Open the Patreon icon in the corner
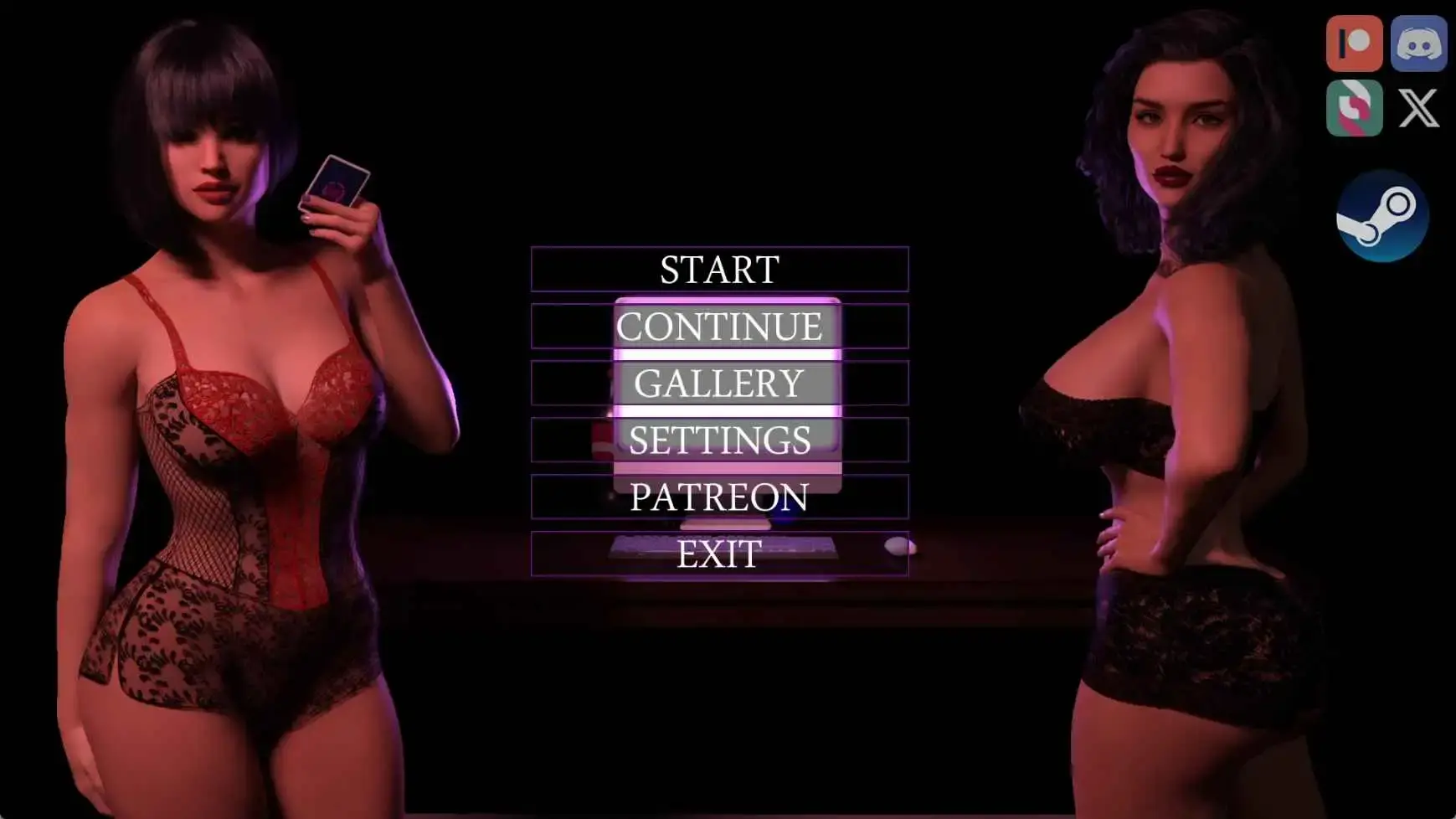This screenshot has width=1456, height=819. [1354, 42]
